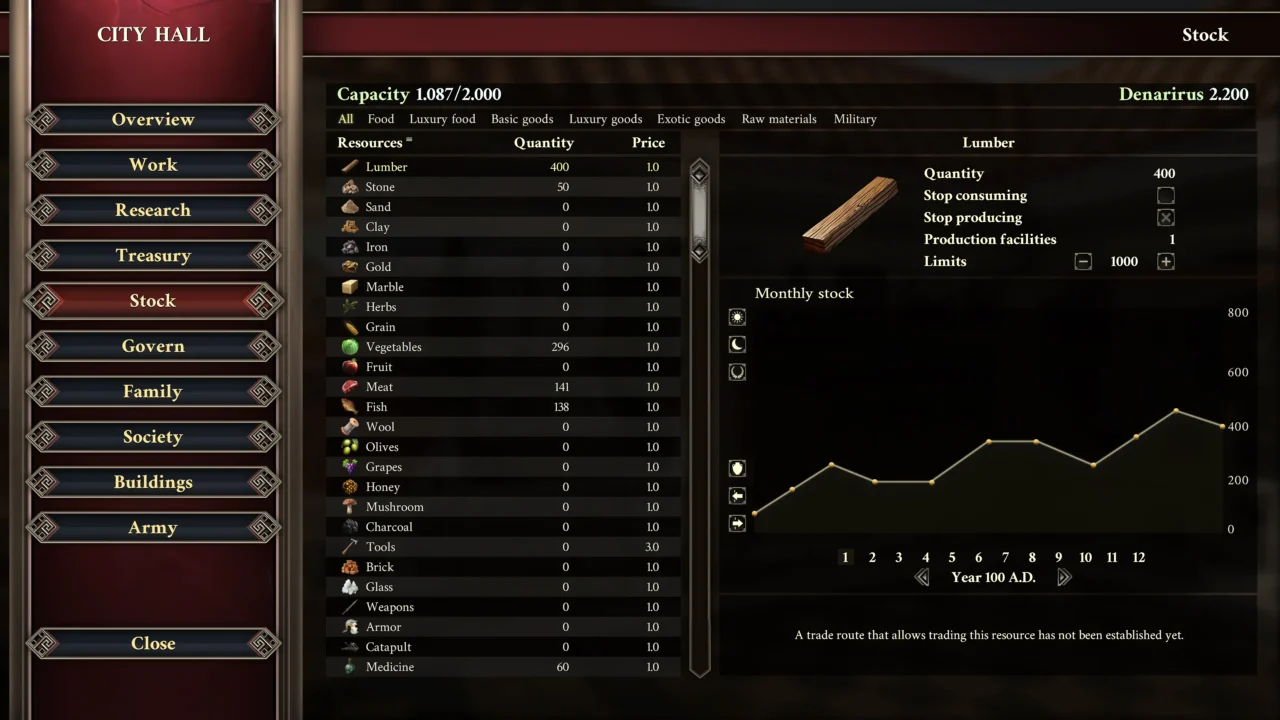Enable Stop consuming for Lumber
This screenshot has width=1280, height=720.
click(x=1166, y=196)
